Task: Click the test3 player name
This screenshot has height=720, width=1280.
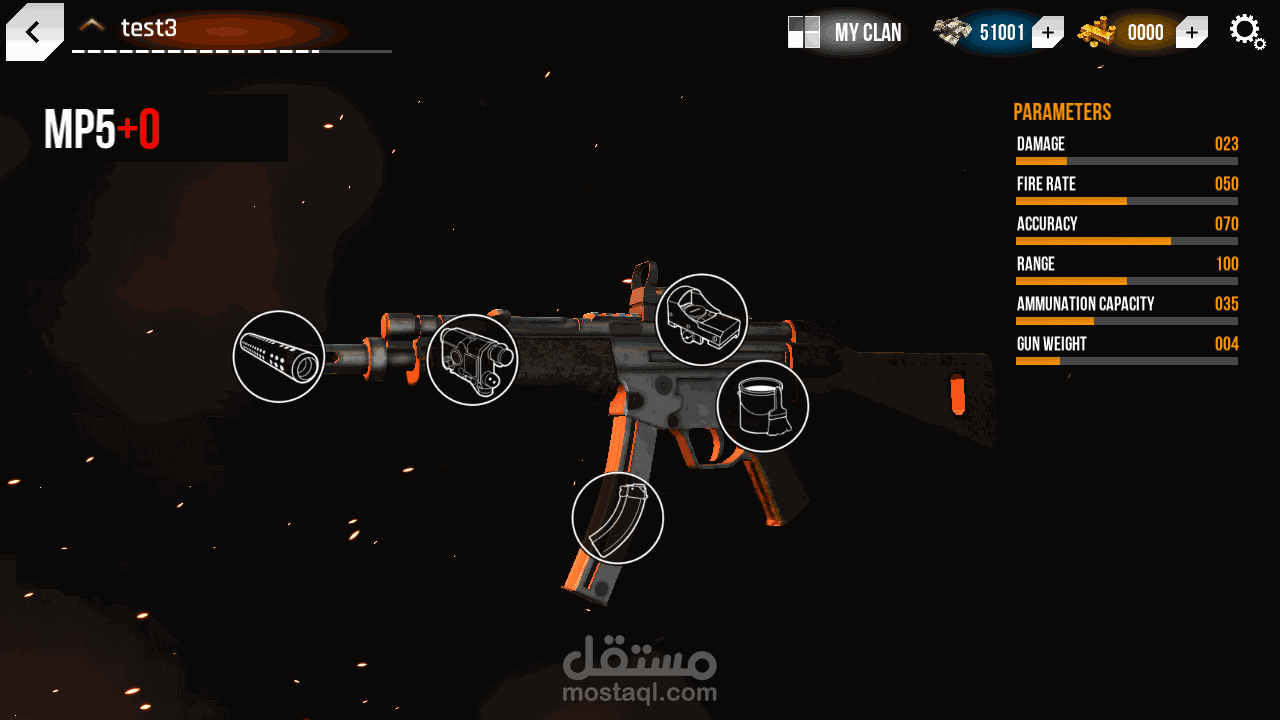Action: point(149,28)
